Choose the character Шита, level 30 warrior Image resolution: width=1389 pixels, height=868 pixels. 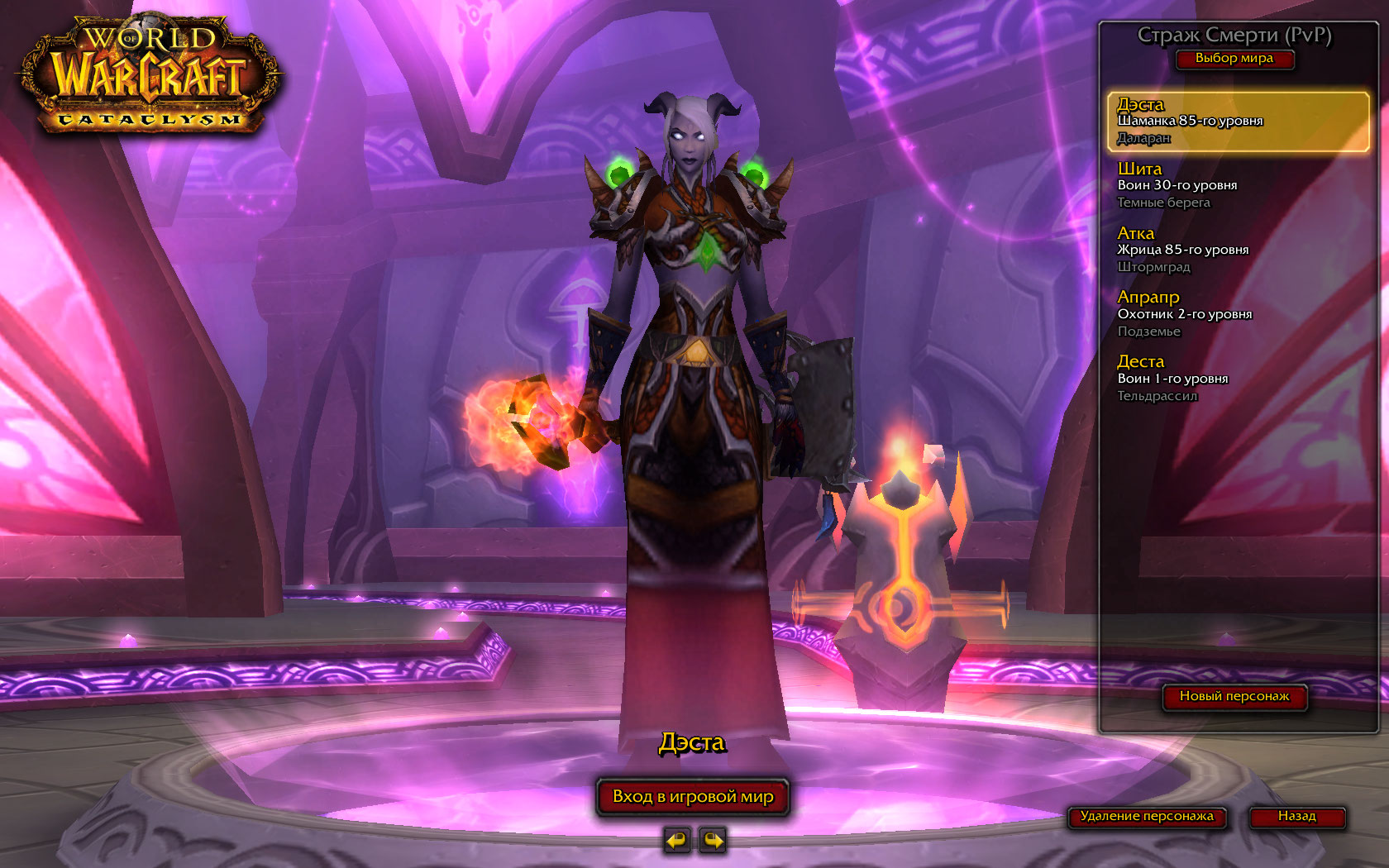[x=1238, y=185]
